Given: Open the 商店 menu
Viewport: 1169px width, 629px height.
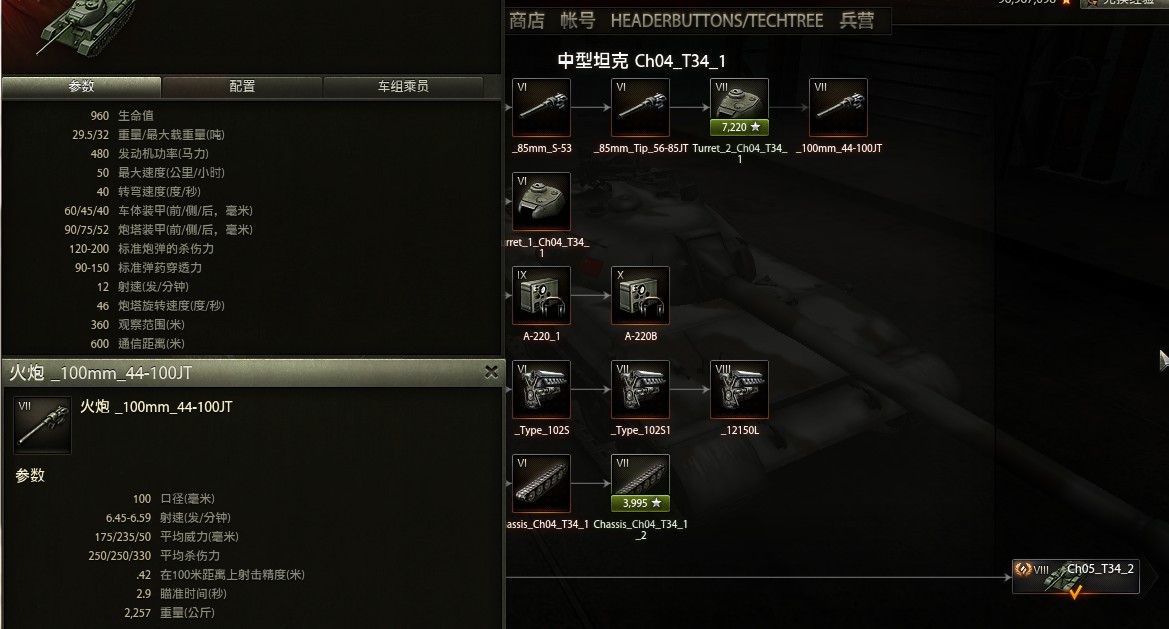Looking at the screenshot, I should [x=527, y=21].
